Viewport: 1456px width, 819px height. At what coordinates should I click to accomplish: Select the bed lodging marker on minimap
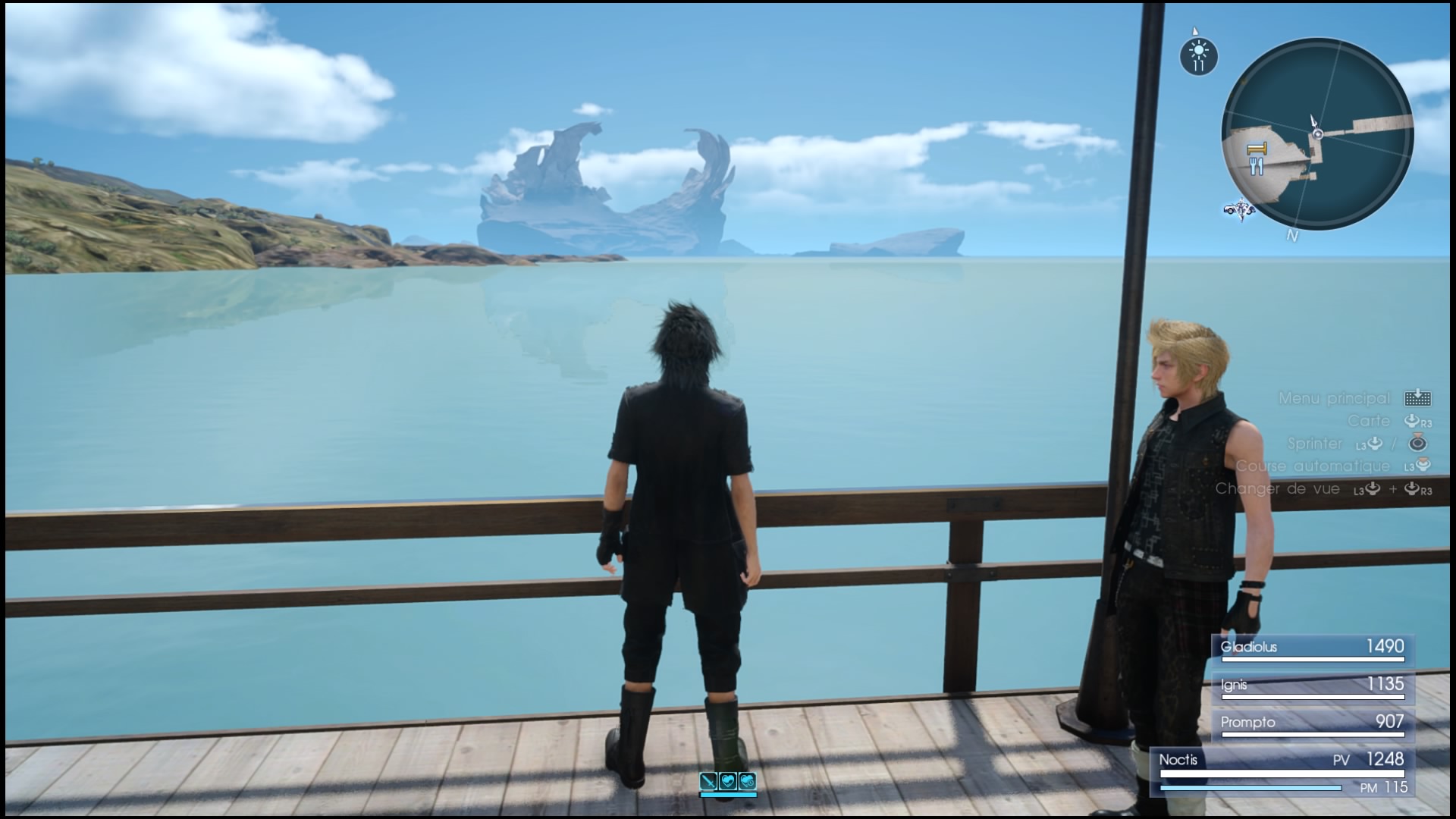[x=1257, y=148]
